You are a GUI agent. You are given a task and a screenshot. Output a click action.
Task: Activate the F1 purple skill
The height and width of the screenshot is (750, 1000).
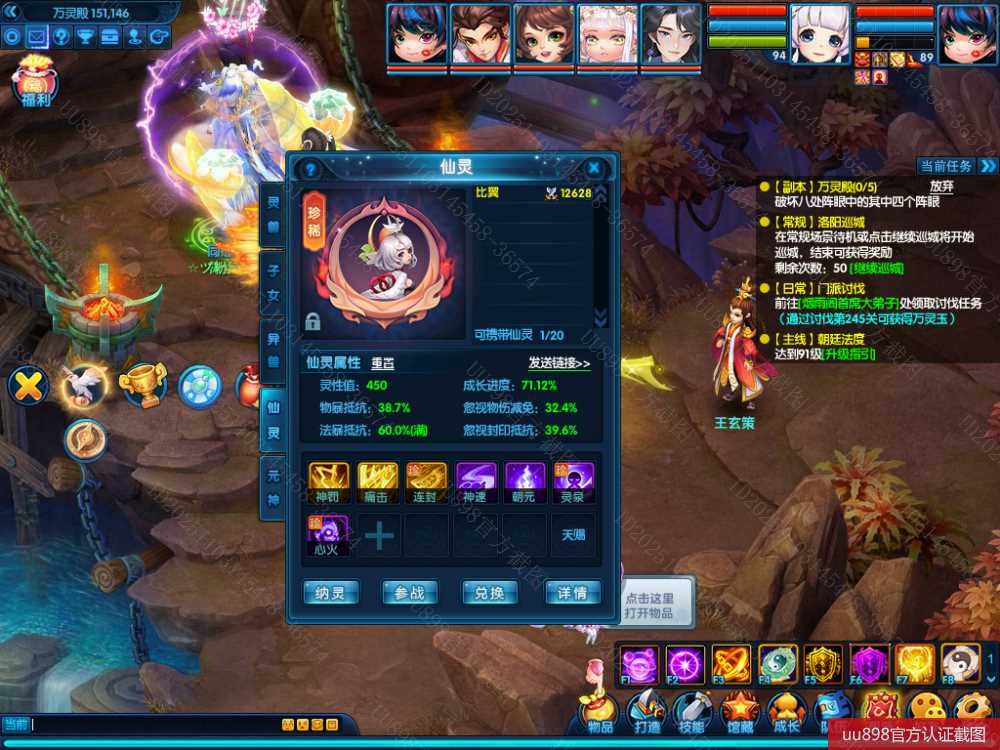(x=638, y=664)
